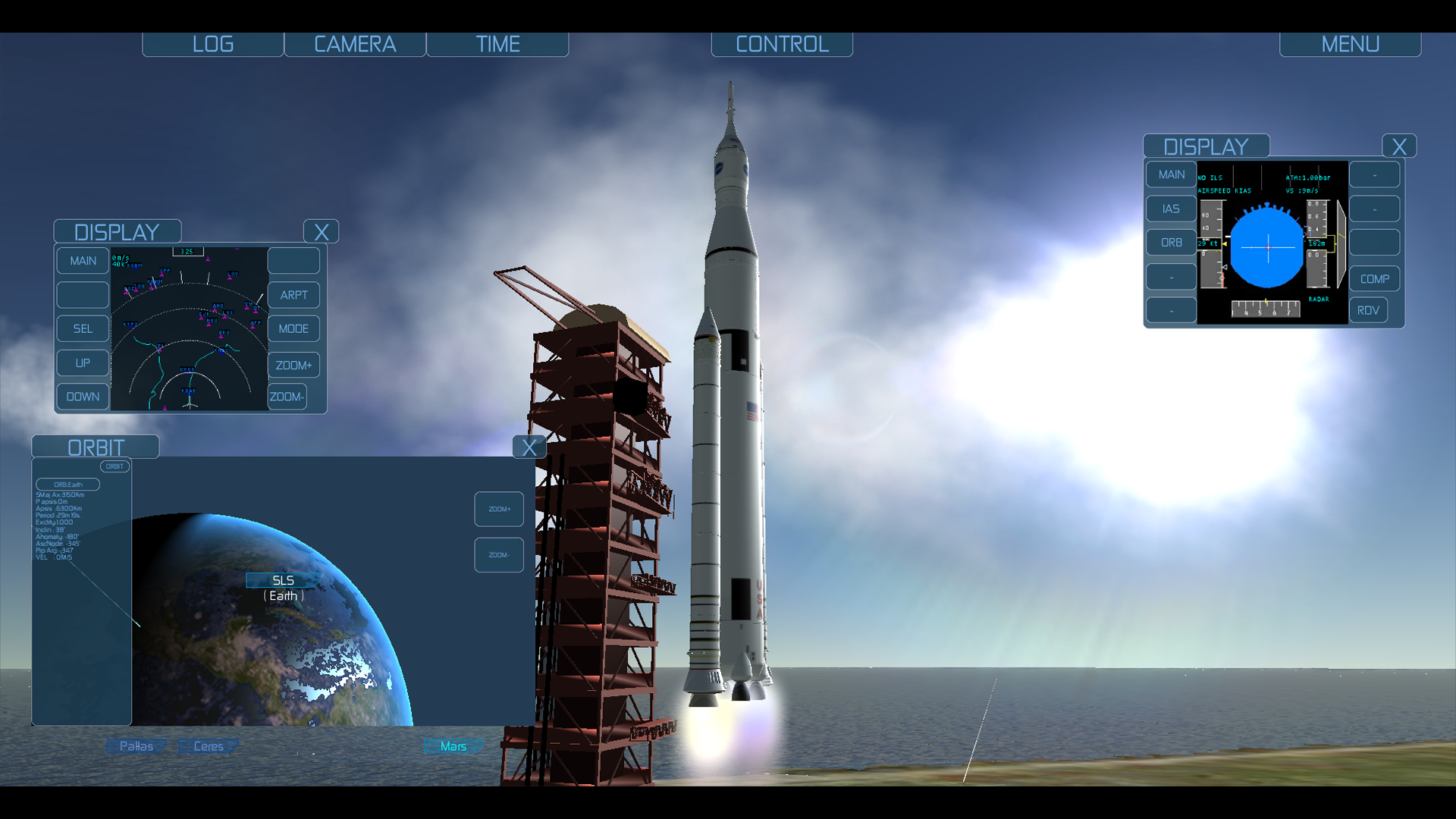The image size is (1456, 819).
Task: Open the CAMERA menu
Action: pyautogui.click(x=355, y=44)
